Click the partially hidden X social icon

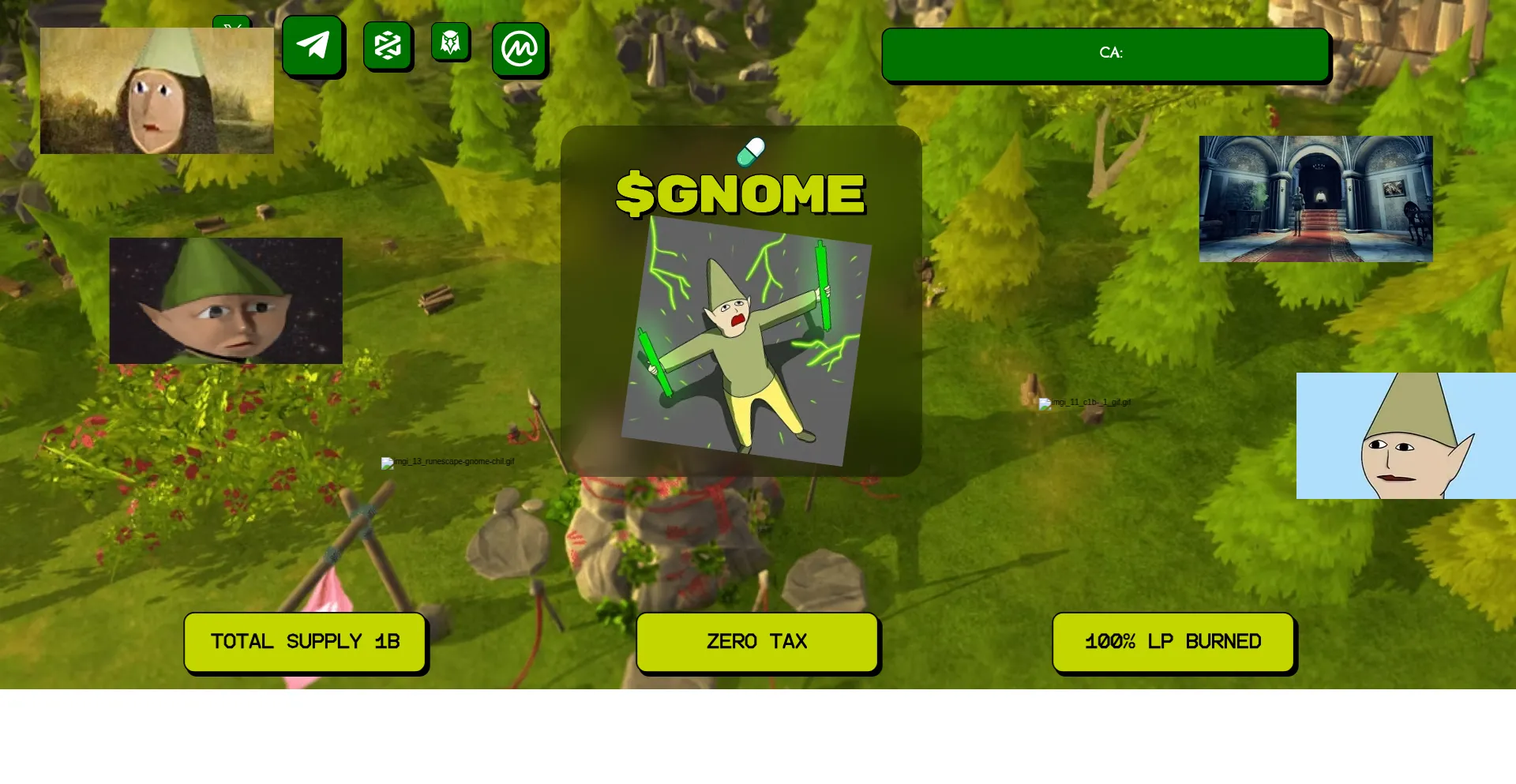232,22
